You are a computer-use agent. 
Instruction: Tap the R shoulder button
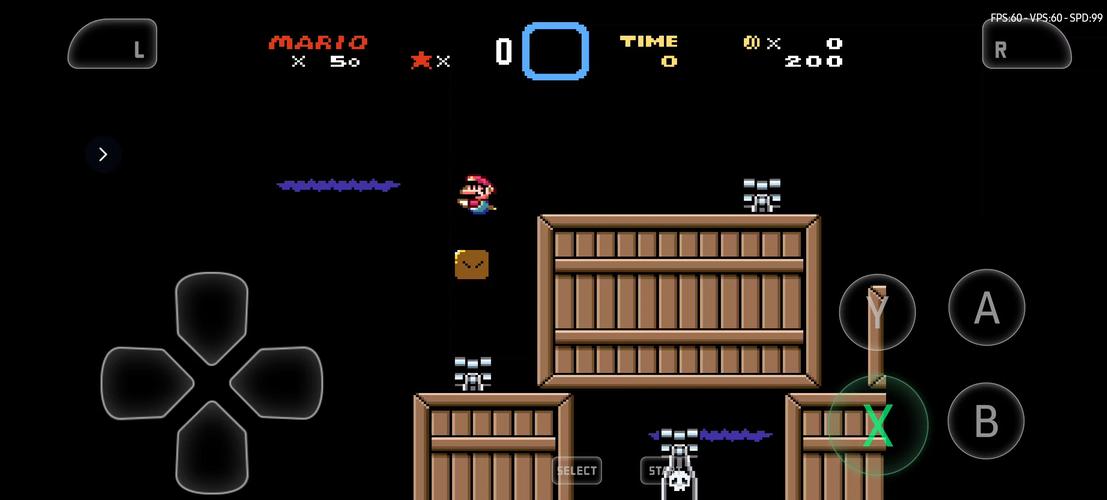pyautogui.click(x=1026, y=45)
